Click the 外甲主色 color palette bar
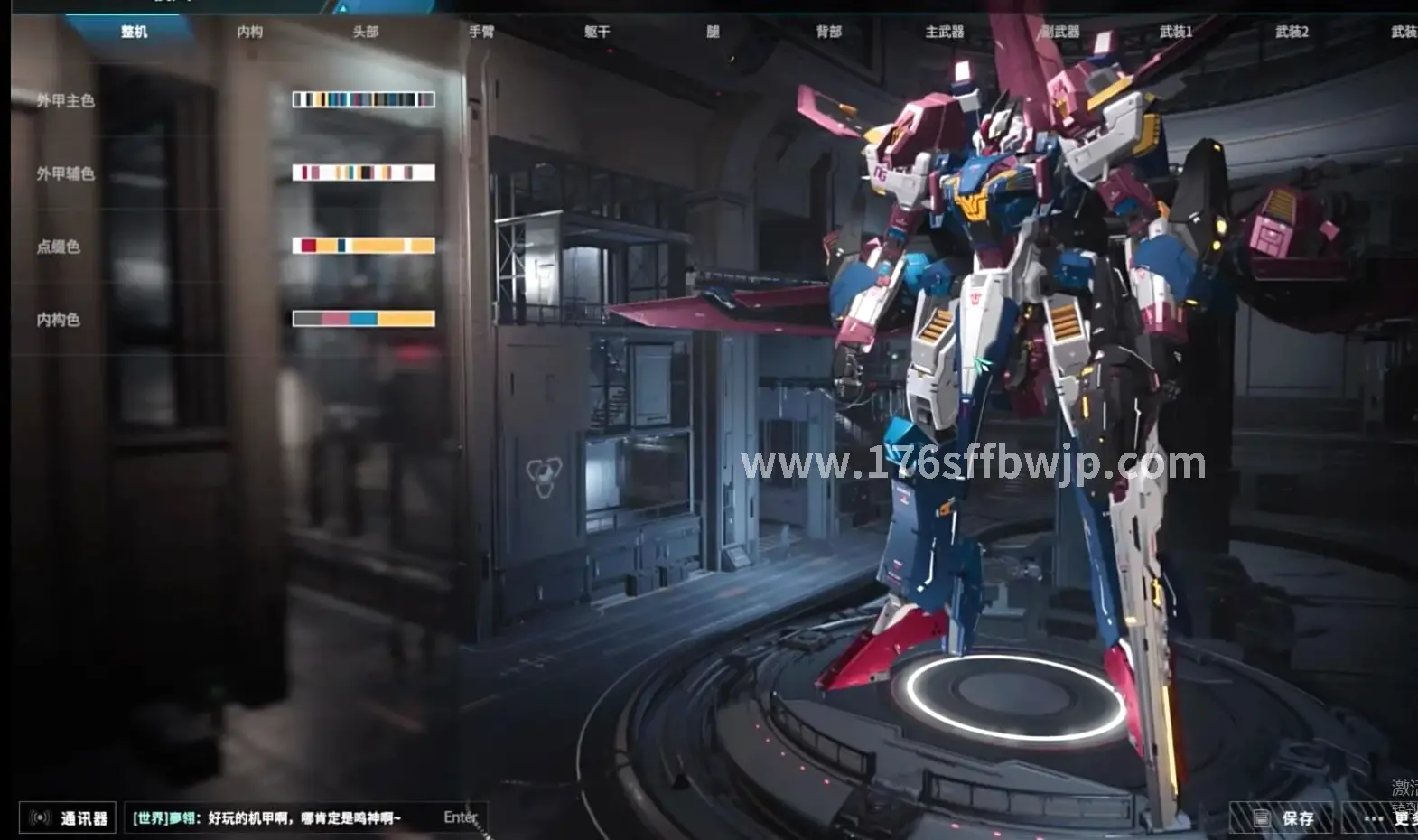The image size is (1418, 840). [x=363, y=99]
